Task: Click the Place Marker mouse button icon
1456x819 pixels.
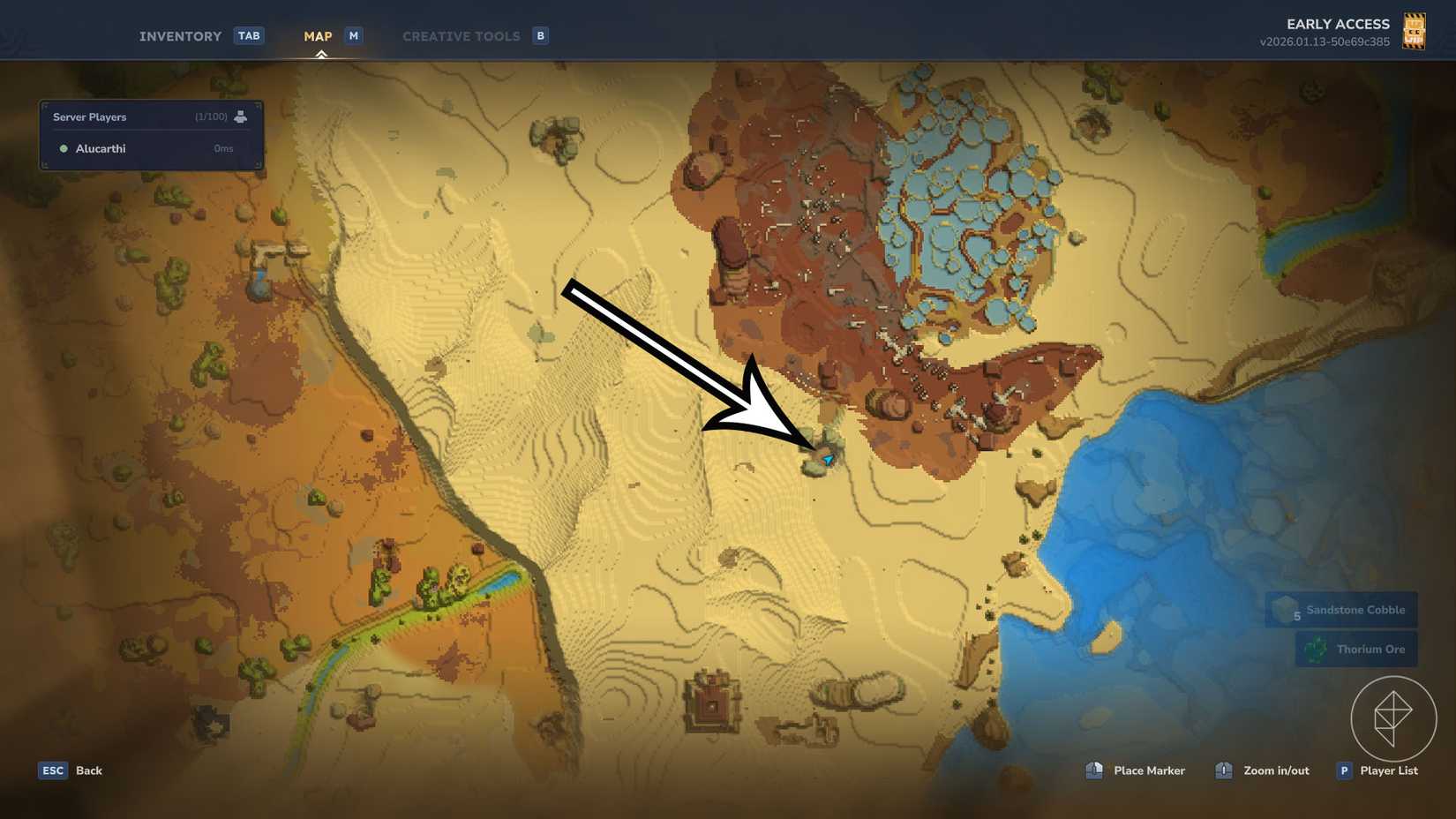Action: [x=1094, y=770]
